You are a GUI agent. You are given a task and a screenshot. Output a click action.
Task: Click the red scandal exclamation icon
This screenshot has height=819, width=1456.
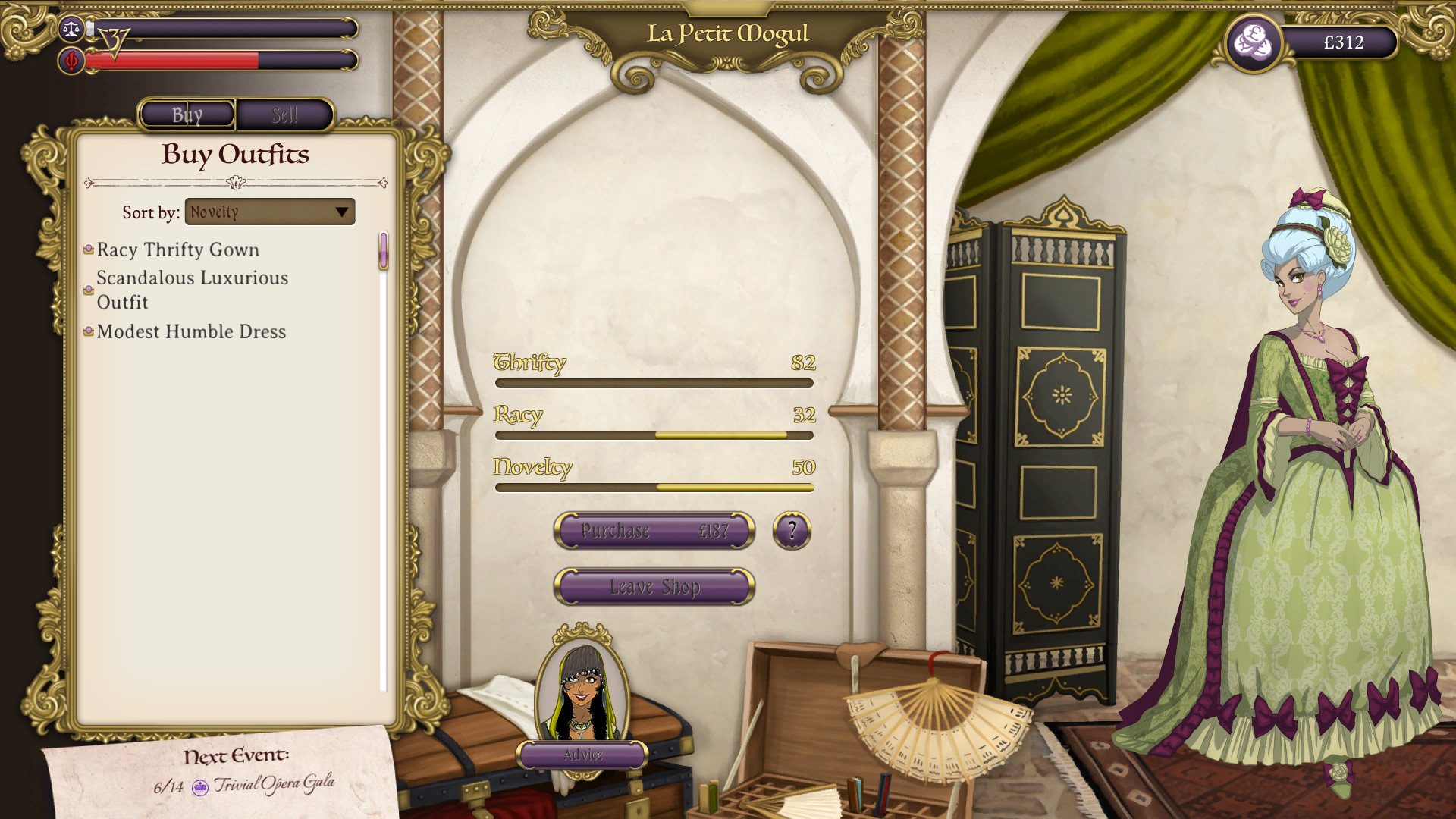71,61
